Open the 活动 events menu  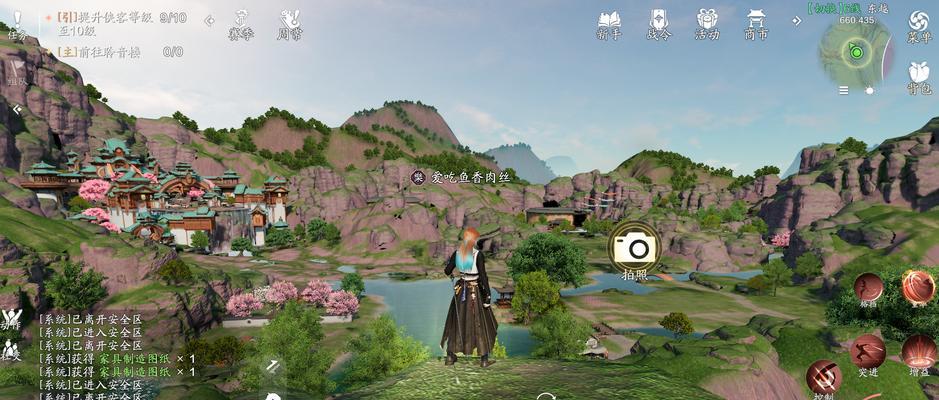[707, 24]
